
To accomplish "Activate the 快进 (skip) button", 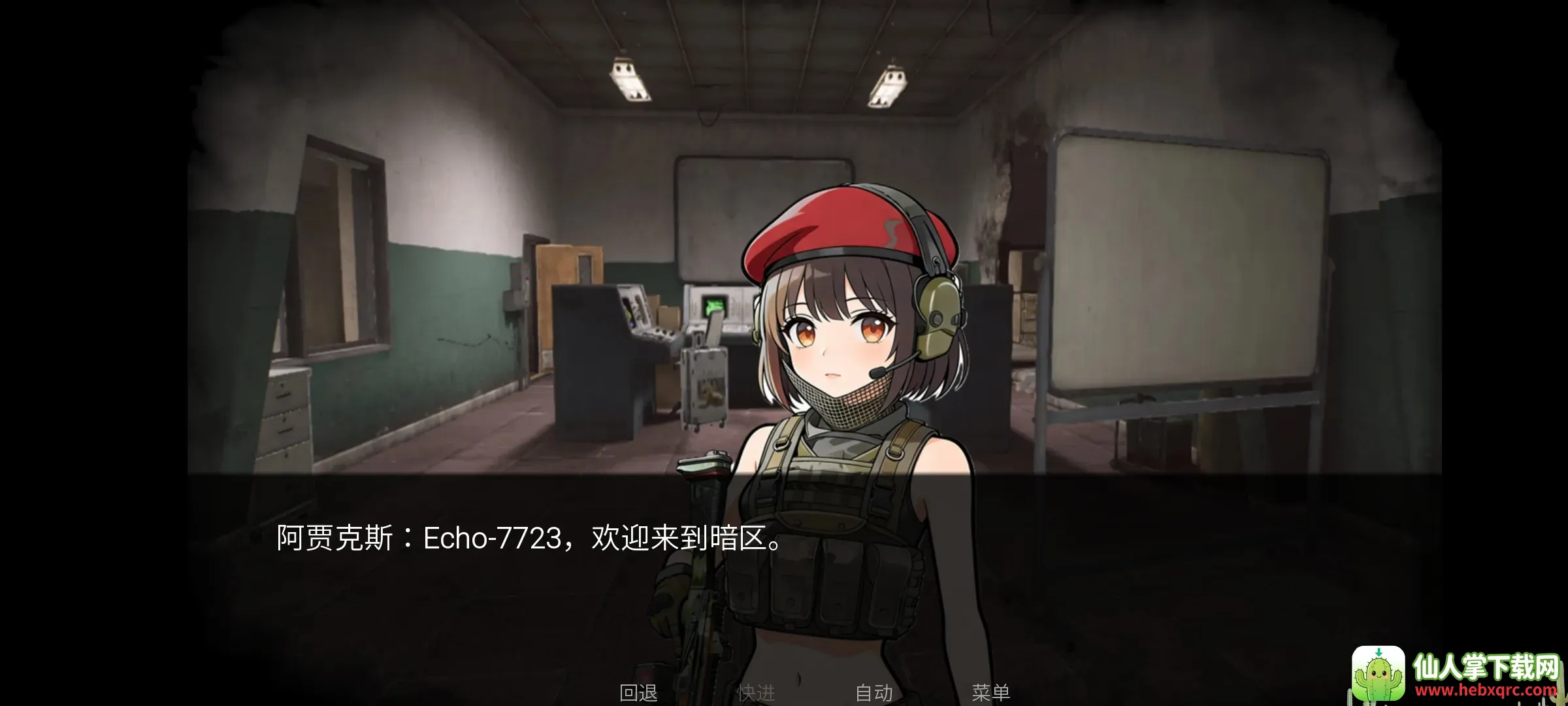I will pyautogui.click(x=756, y=692).
